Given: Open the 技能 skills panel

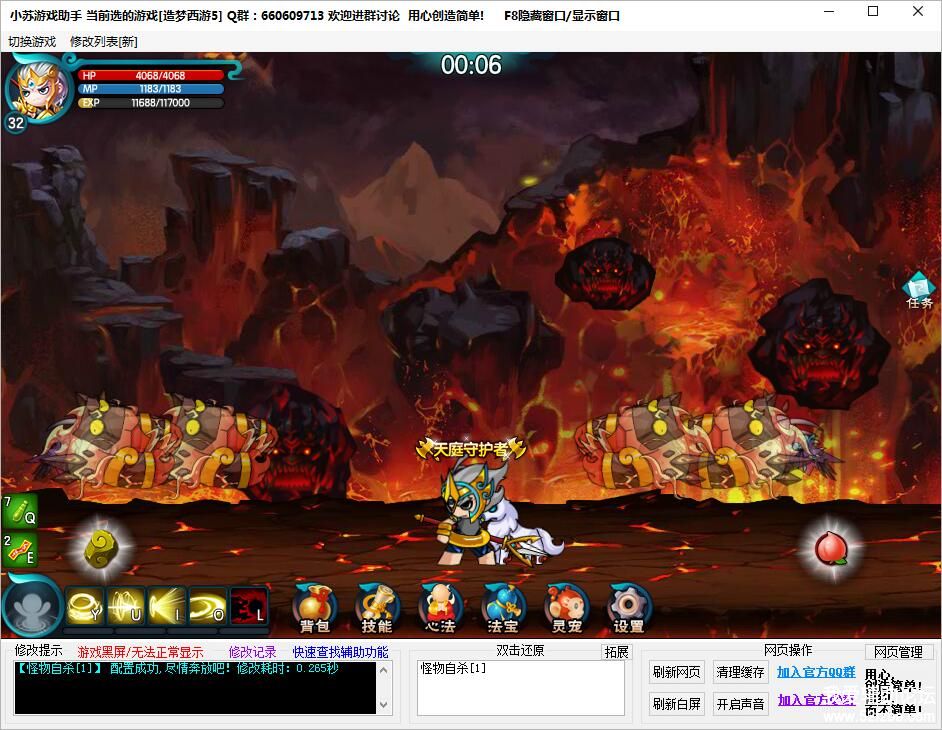Looking at the screenshot, I should [376, 607].
